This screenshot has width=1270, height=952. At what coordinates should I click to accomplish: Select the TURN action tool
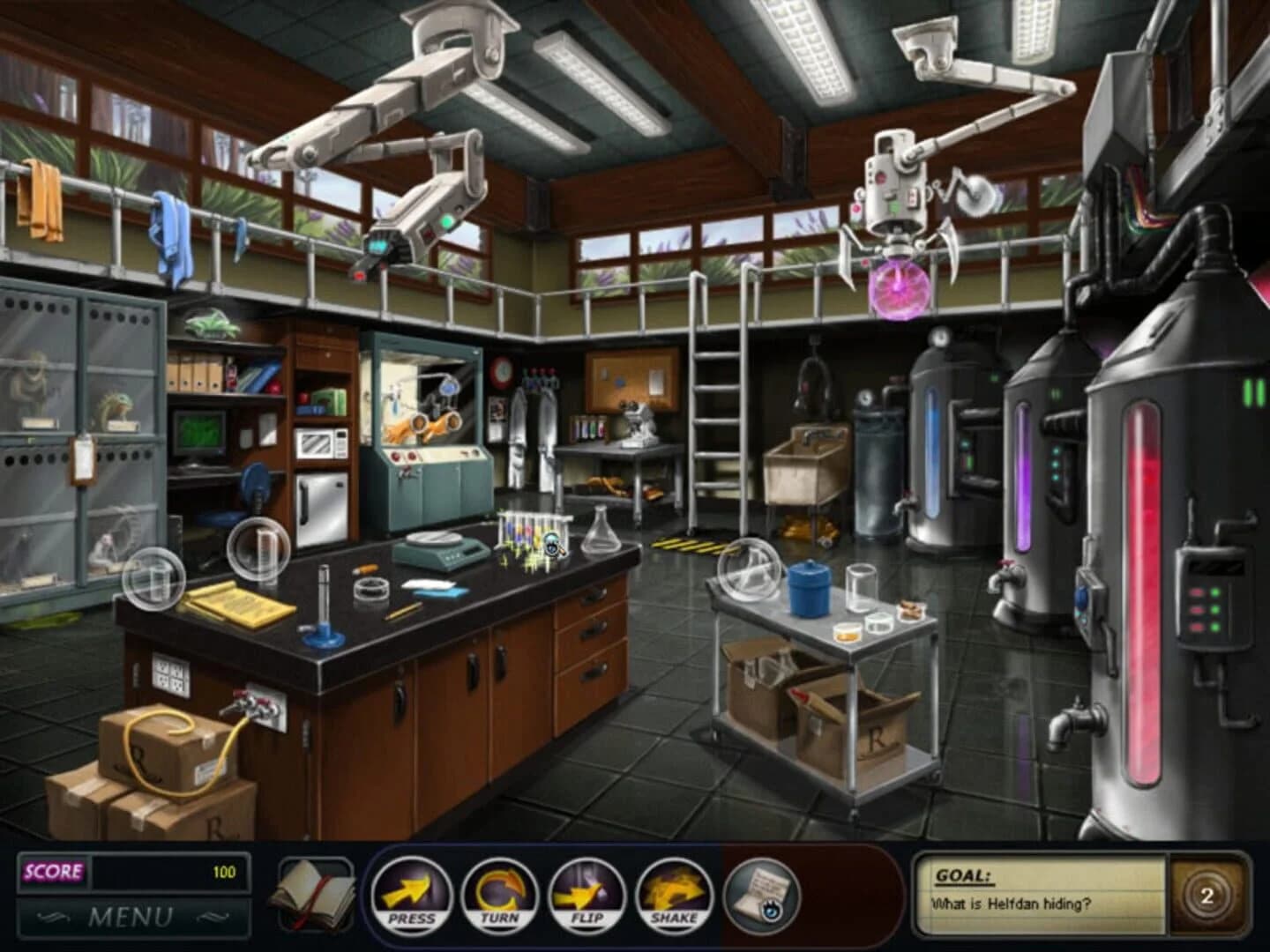pyautogui.click(x=499, y=897)
